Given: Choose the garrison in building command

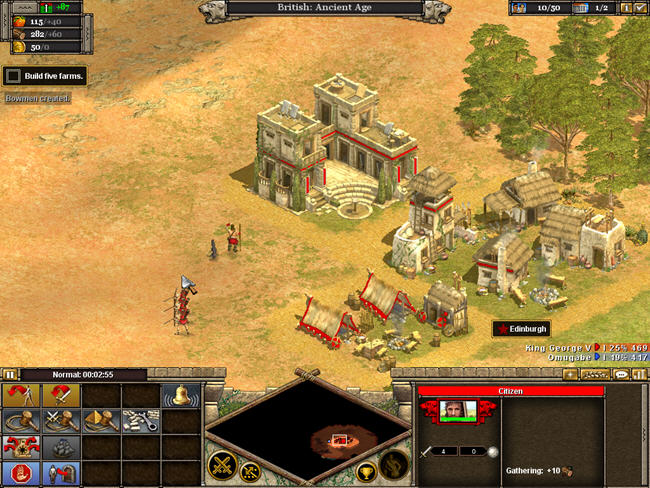Looking at the screenshot, I should click(x=59, y=472).
